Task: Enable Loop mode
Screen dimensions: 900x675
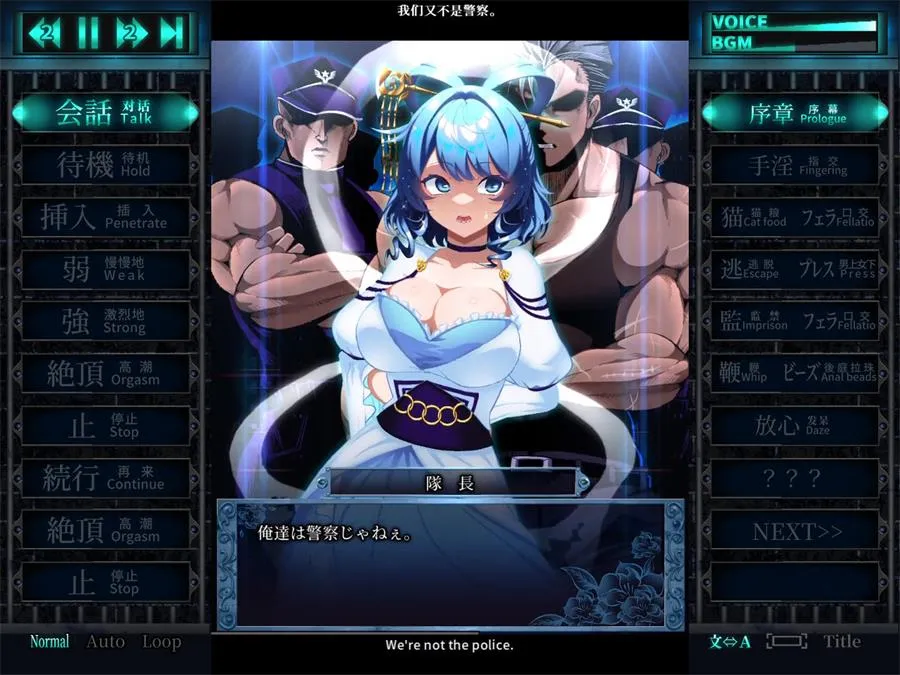Action: [x=161, y=642]
